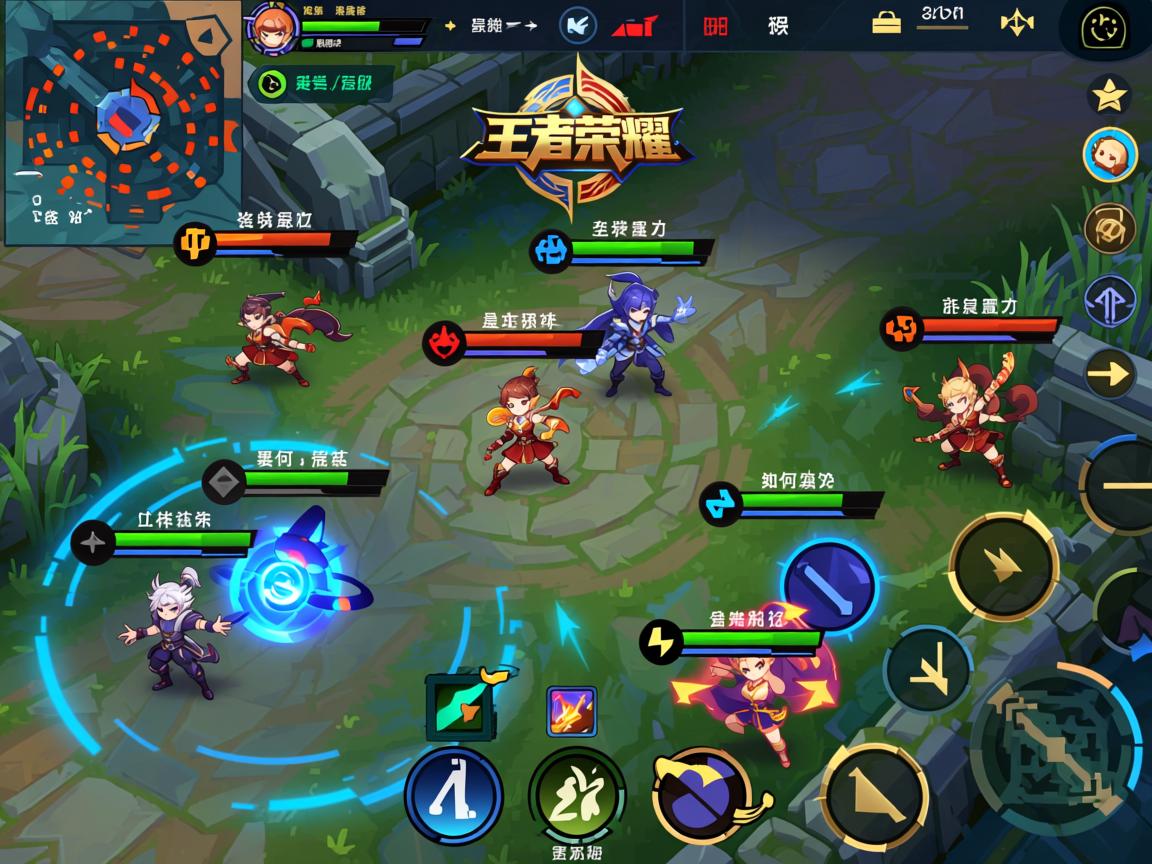
Task: Activate the gold triangle skill button
Action: (x=874, y=795)
